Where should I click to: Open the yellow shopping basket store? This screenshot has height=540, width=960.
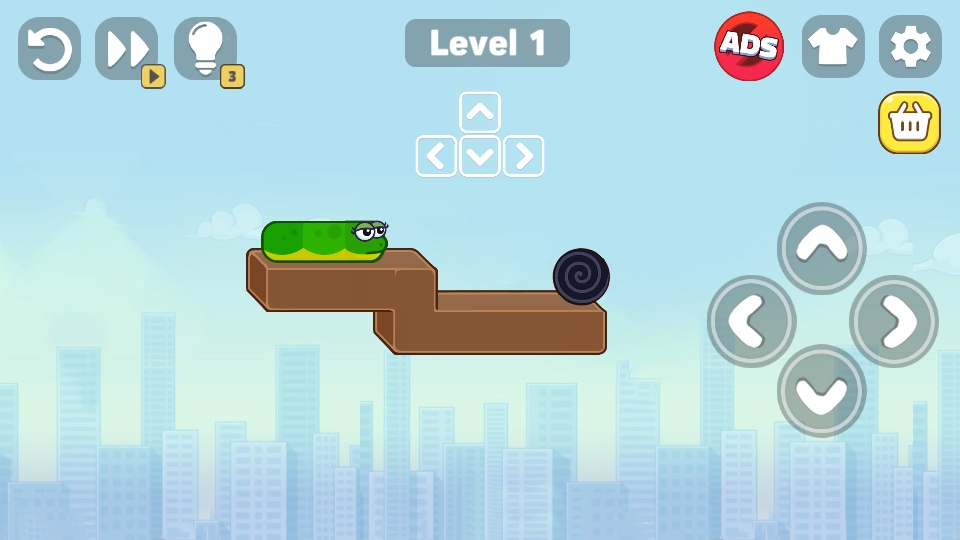[909, 123]
